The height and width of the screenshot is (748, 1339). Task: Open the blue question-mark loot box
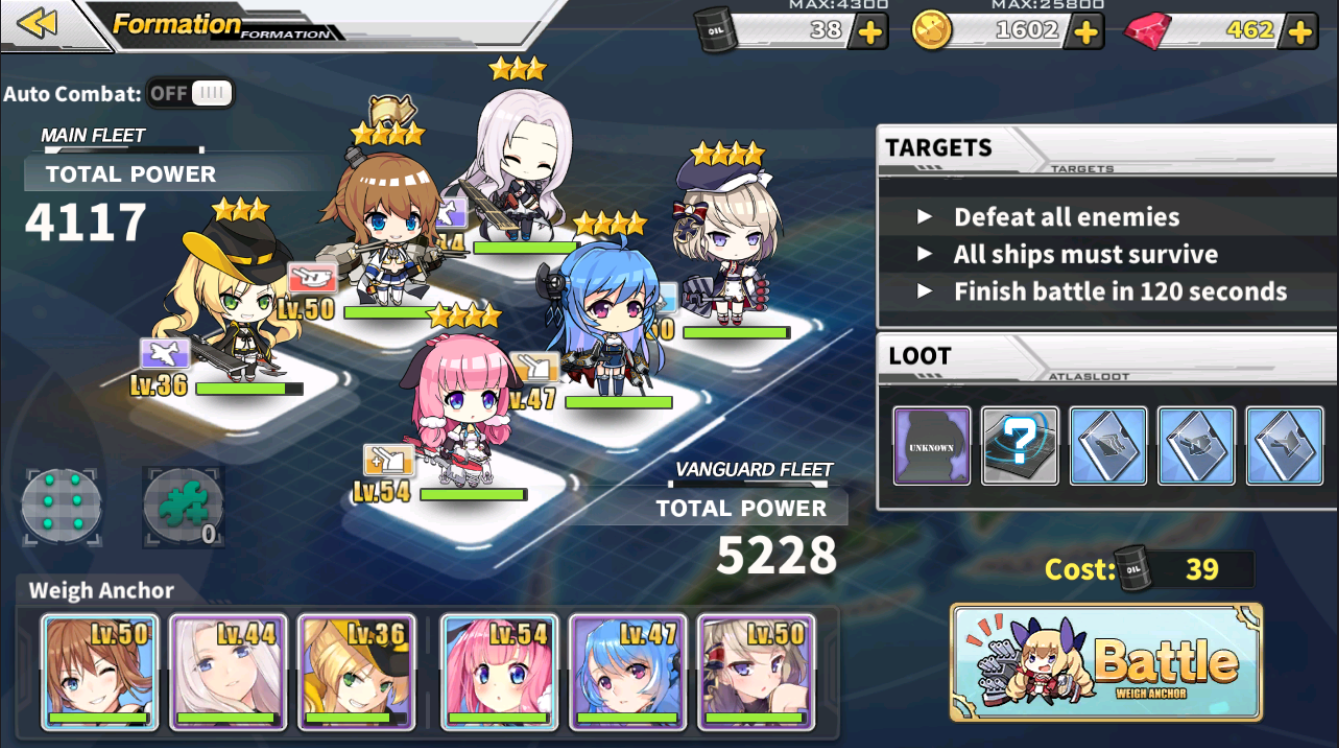(1019, 446)
